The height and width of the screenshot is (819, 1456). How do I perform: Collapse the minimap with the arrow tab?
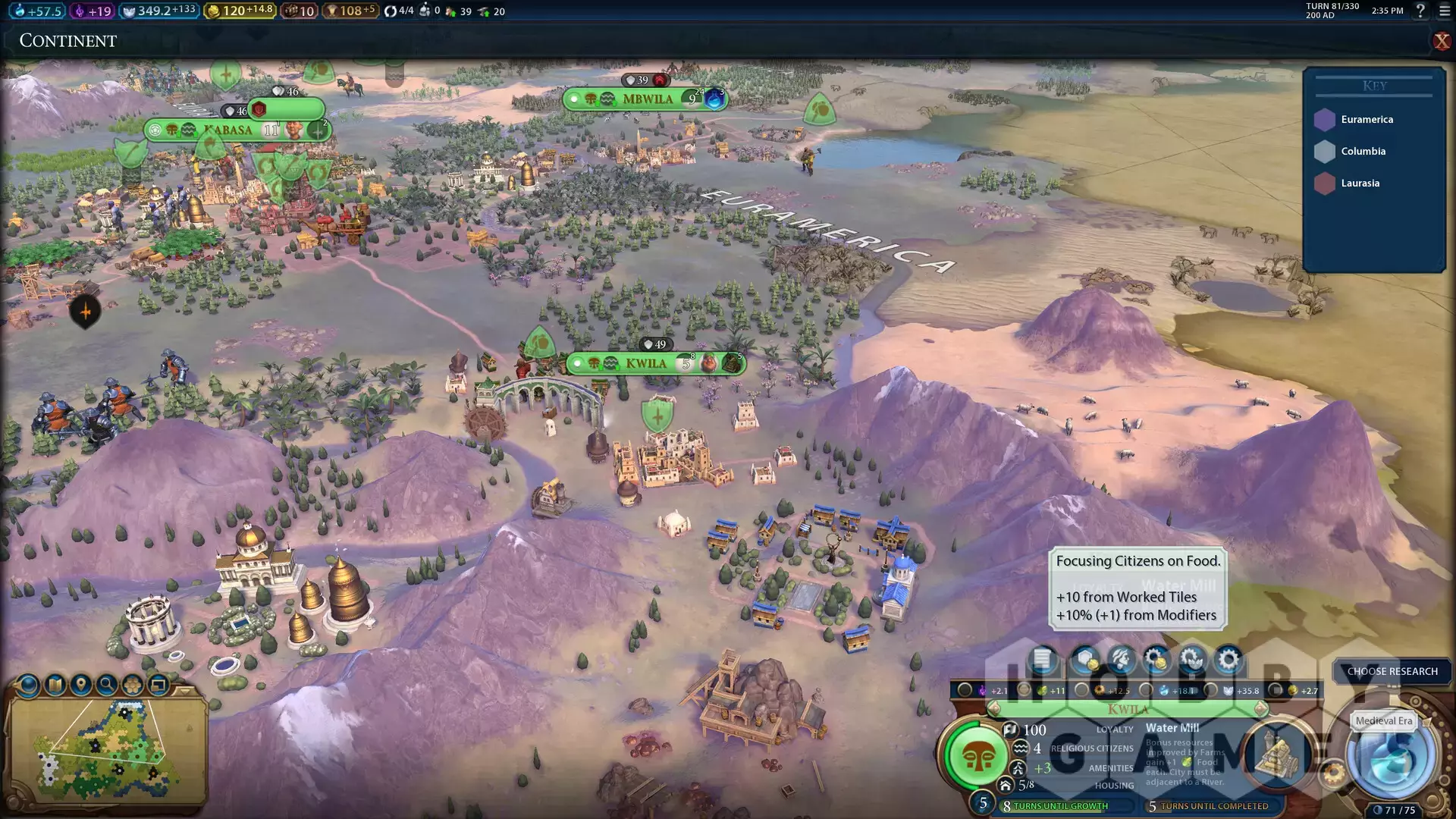184,691
